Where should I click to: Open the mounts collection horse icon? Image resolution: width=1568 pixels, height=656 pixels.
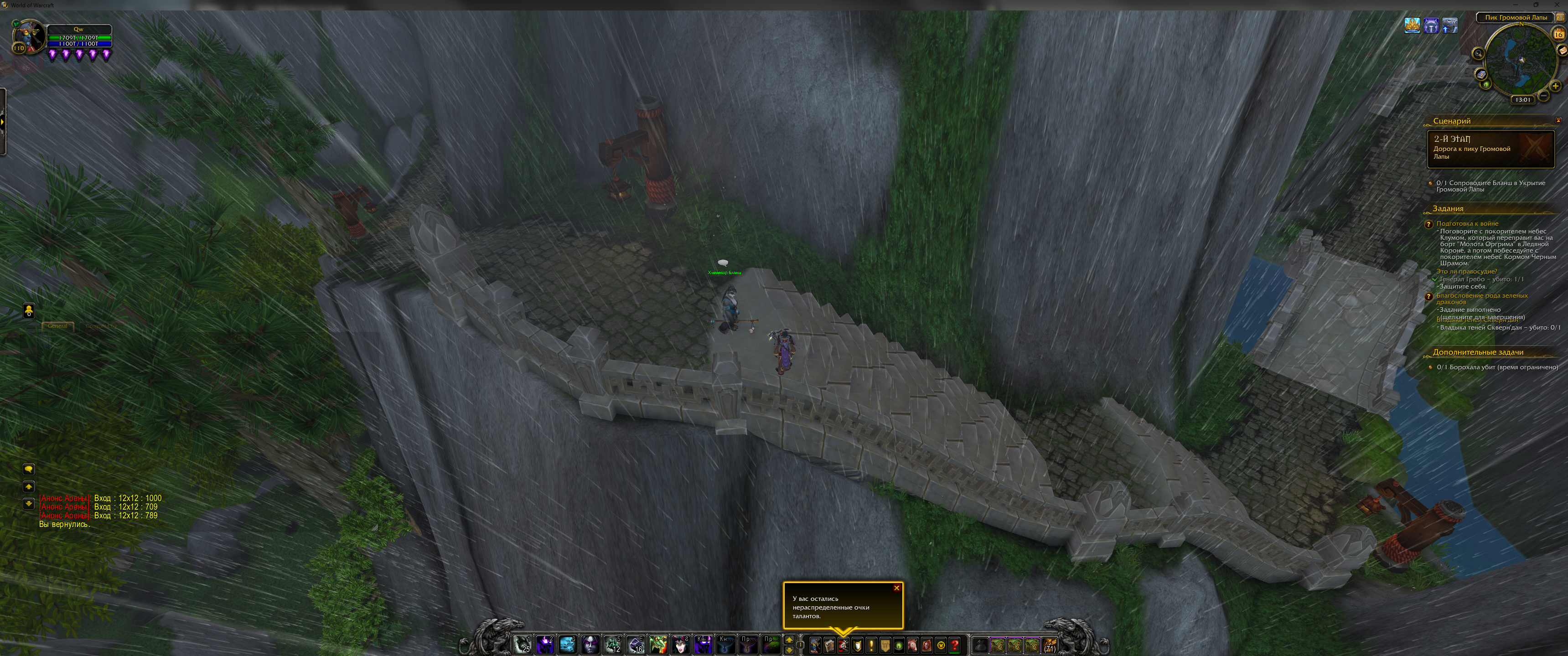tap(912, 645)
